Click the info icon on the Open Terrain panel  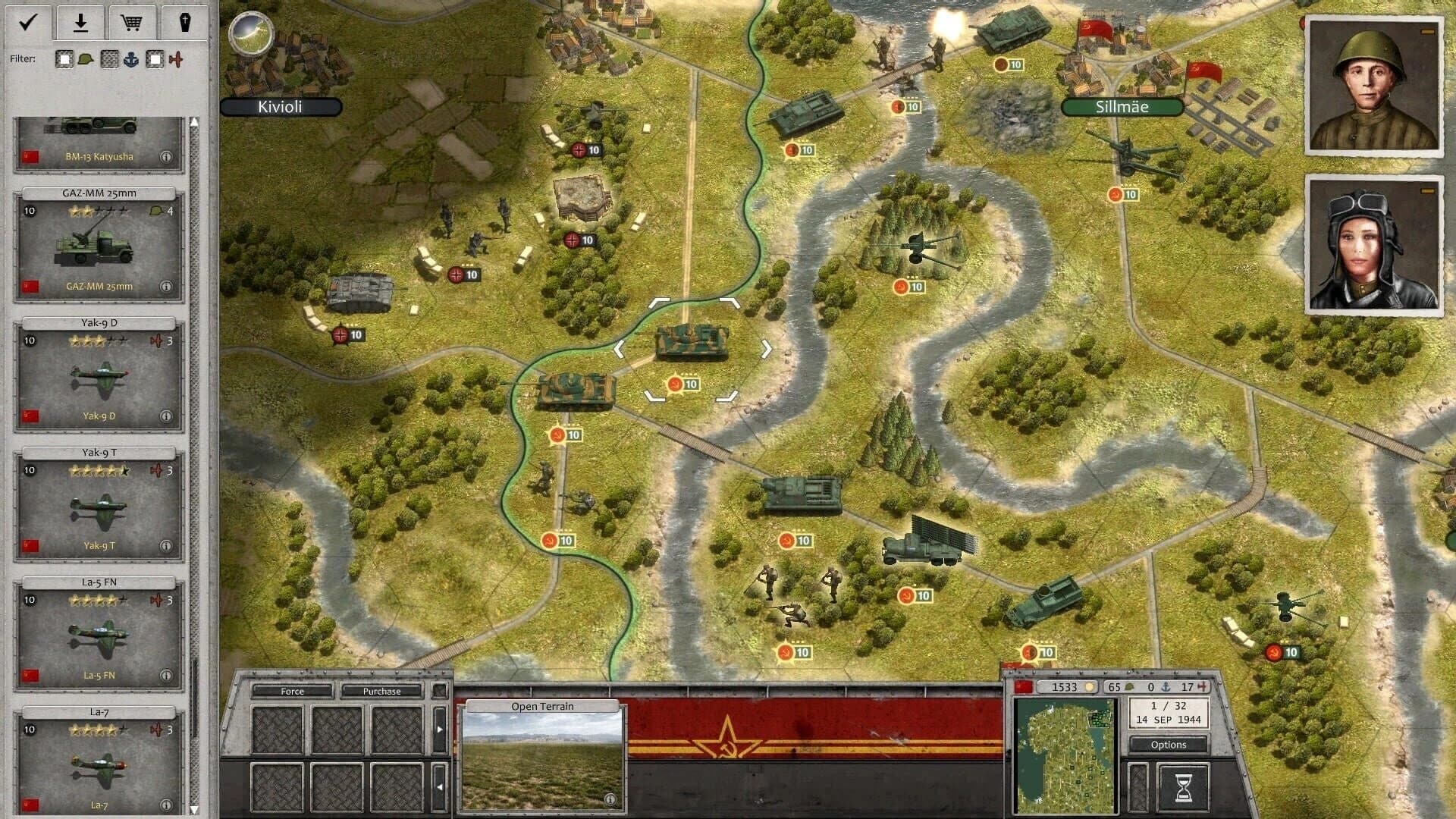(x=610, y=799)
